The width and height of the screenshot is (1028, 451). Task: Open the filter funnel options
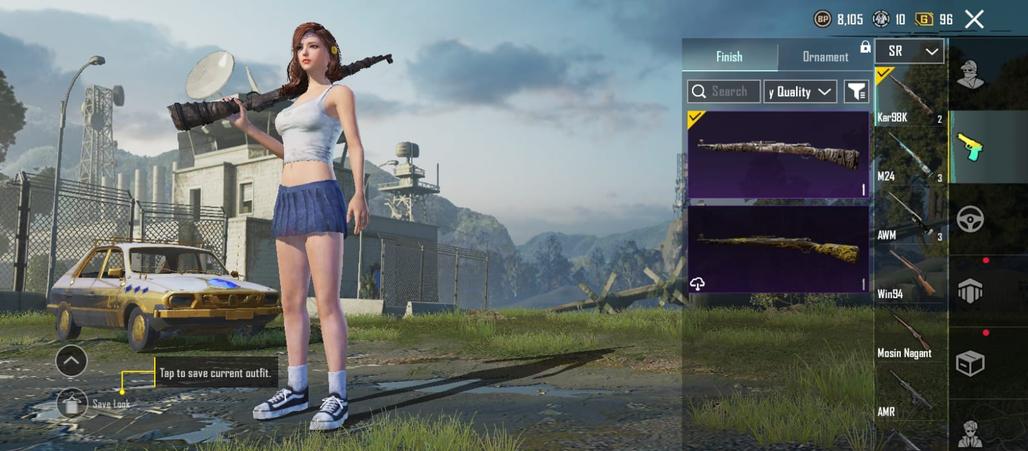click(x=856, y=92)
